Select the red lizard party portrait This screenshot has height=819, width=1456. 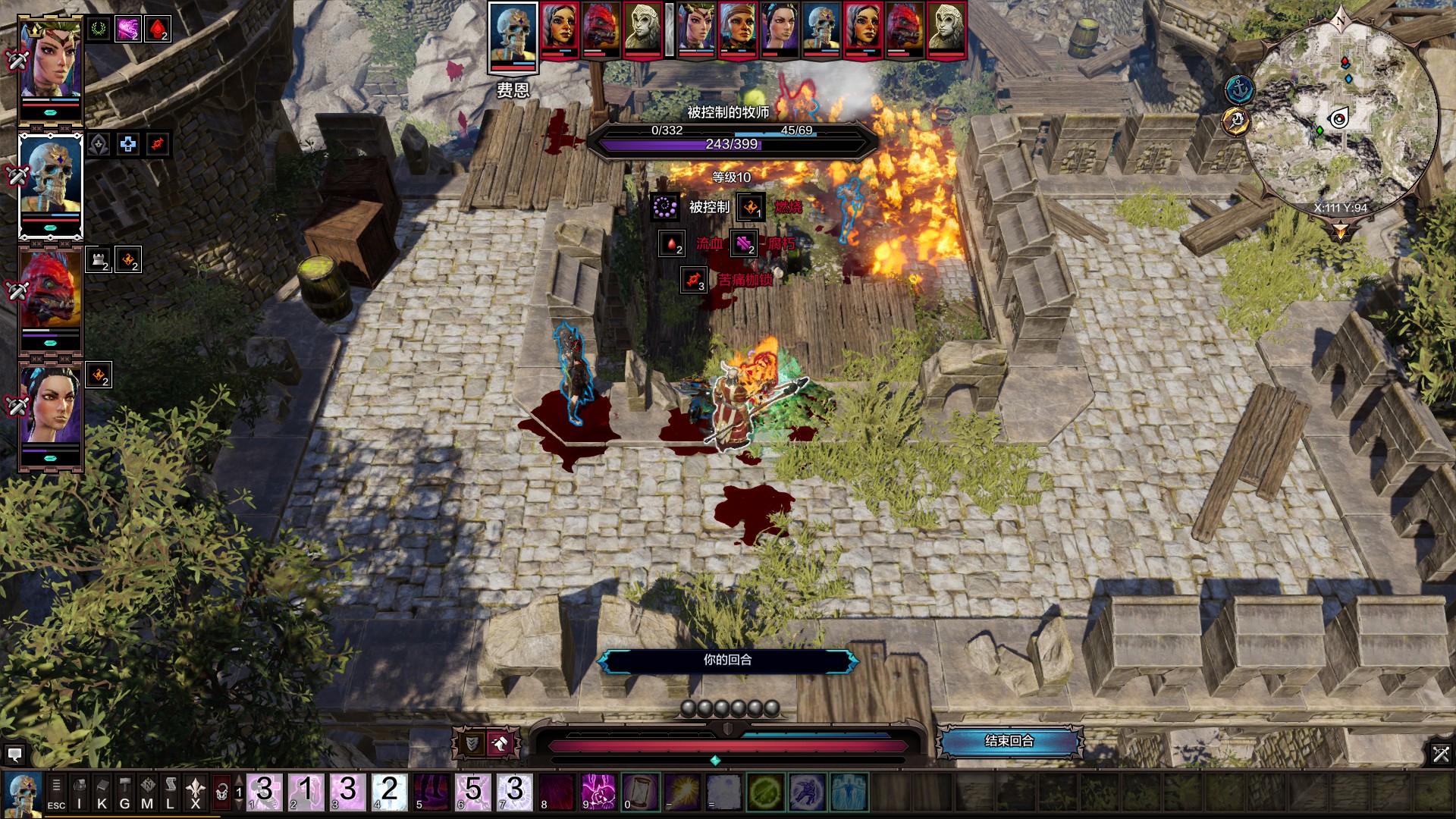(50, 292)
